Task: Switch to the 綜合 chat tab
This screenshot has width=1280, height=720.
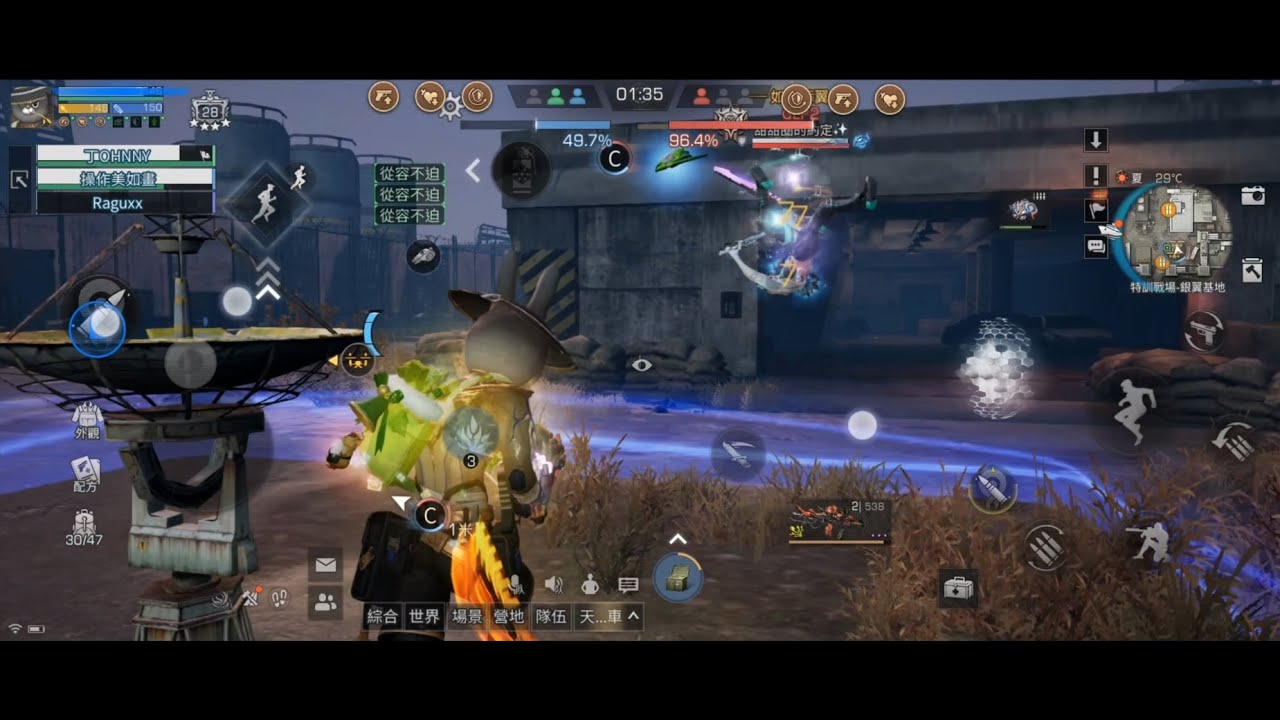Action: [x=382, y=616]
